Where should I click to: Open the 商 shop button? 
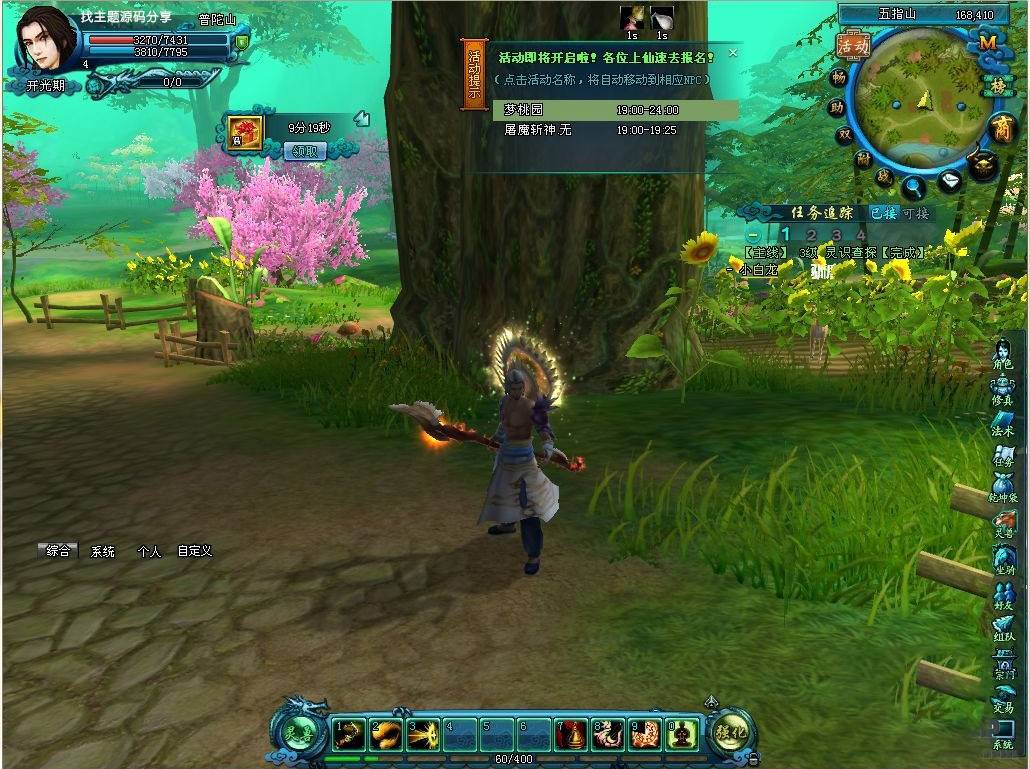tap(1001, 128)
